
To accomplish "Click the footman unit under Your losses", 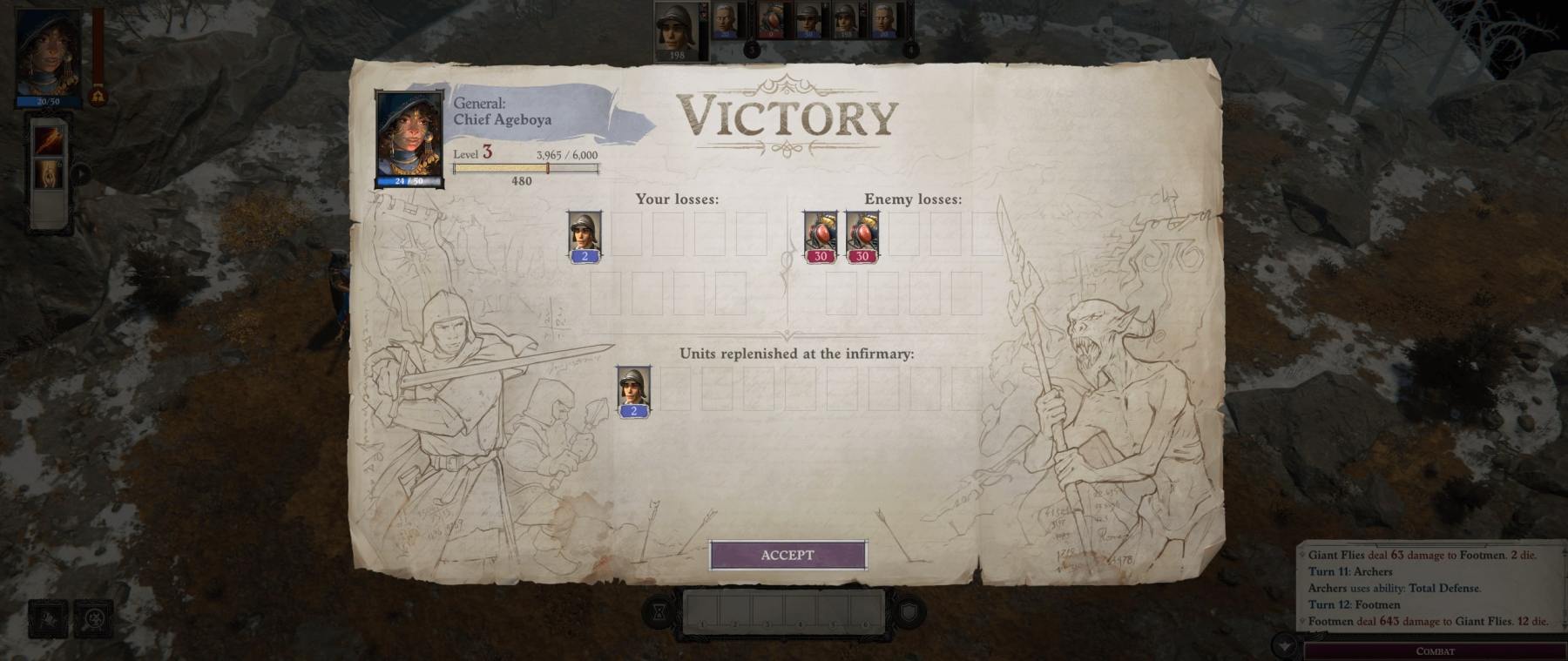I will click(585, 236).
